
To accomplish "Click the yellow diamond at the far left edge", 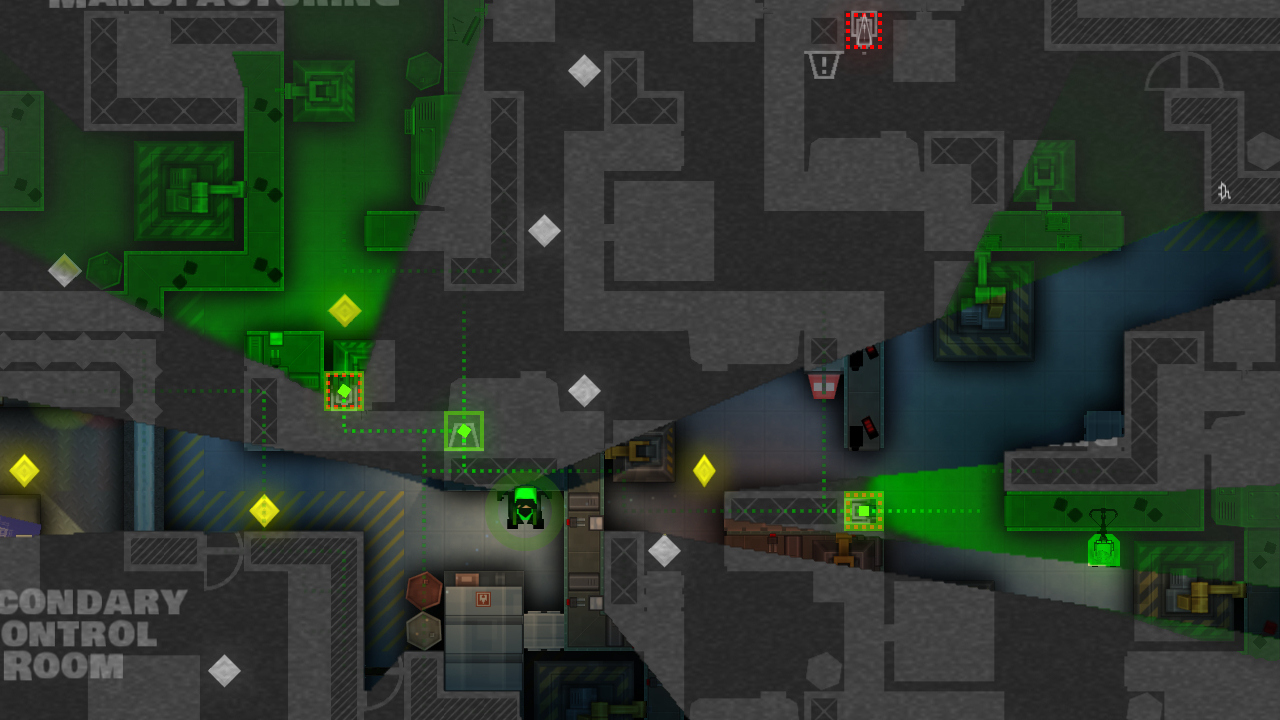I will click(22, 468).
